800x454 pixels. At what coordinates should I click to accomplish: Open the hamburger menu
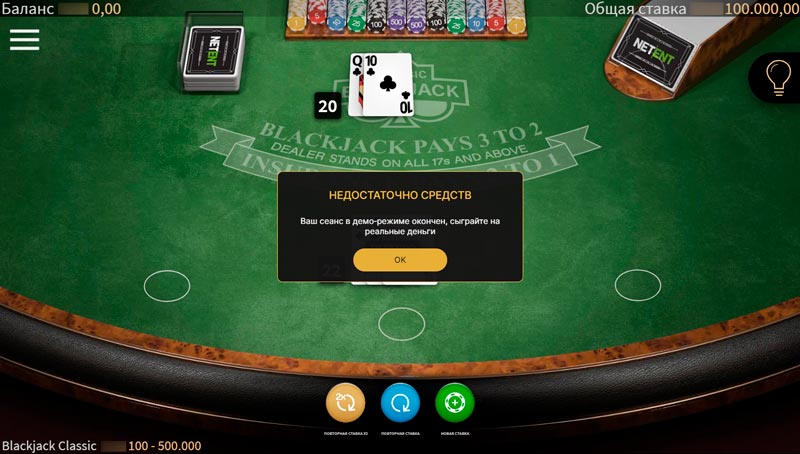click(24, 39)
